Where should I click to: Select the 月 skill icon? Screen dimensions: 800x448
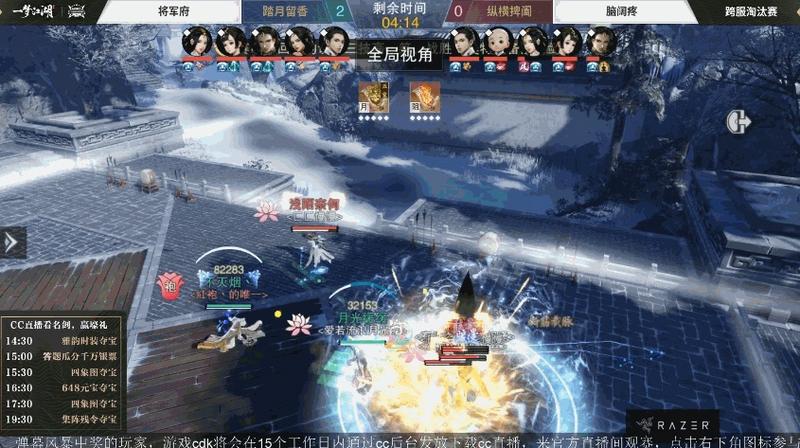[x=372, y=96]
